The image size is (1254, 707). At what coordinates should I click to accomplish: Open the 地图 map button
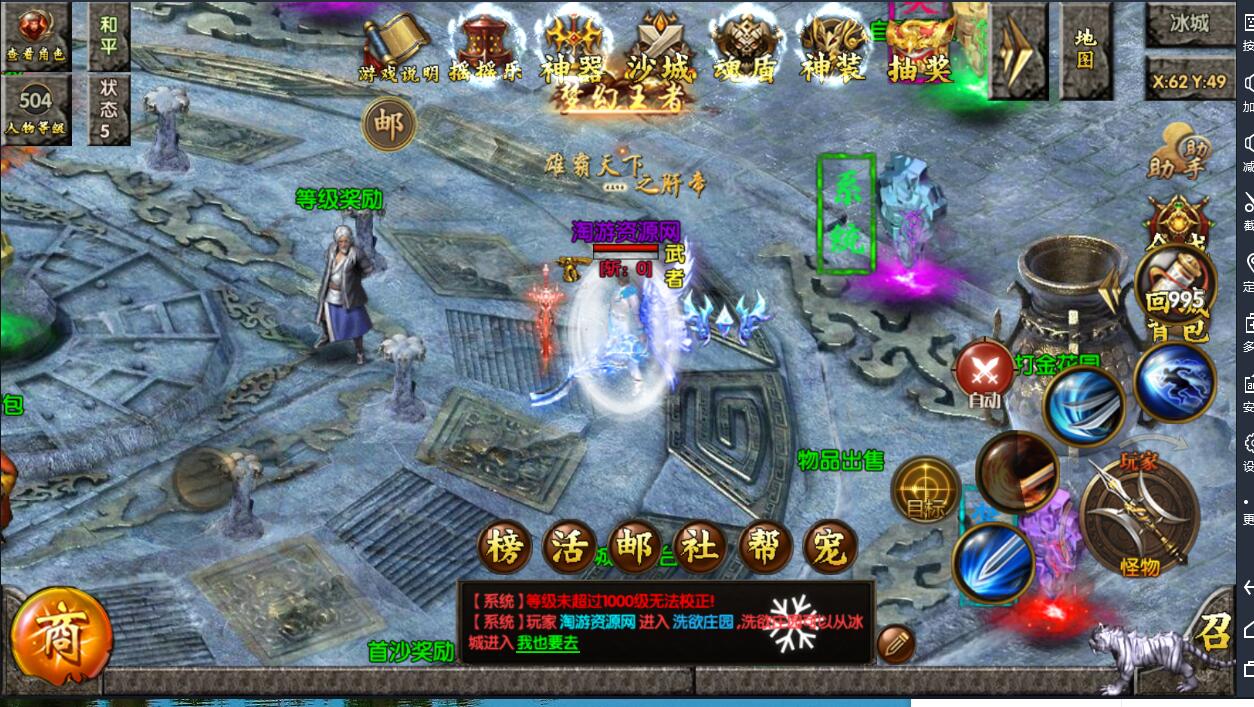click(1085, 48)
